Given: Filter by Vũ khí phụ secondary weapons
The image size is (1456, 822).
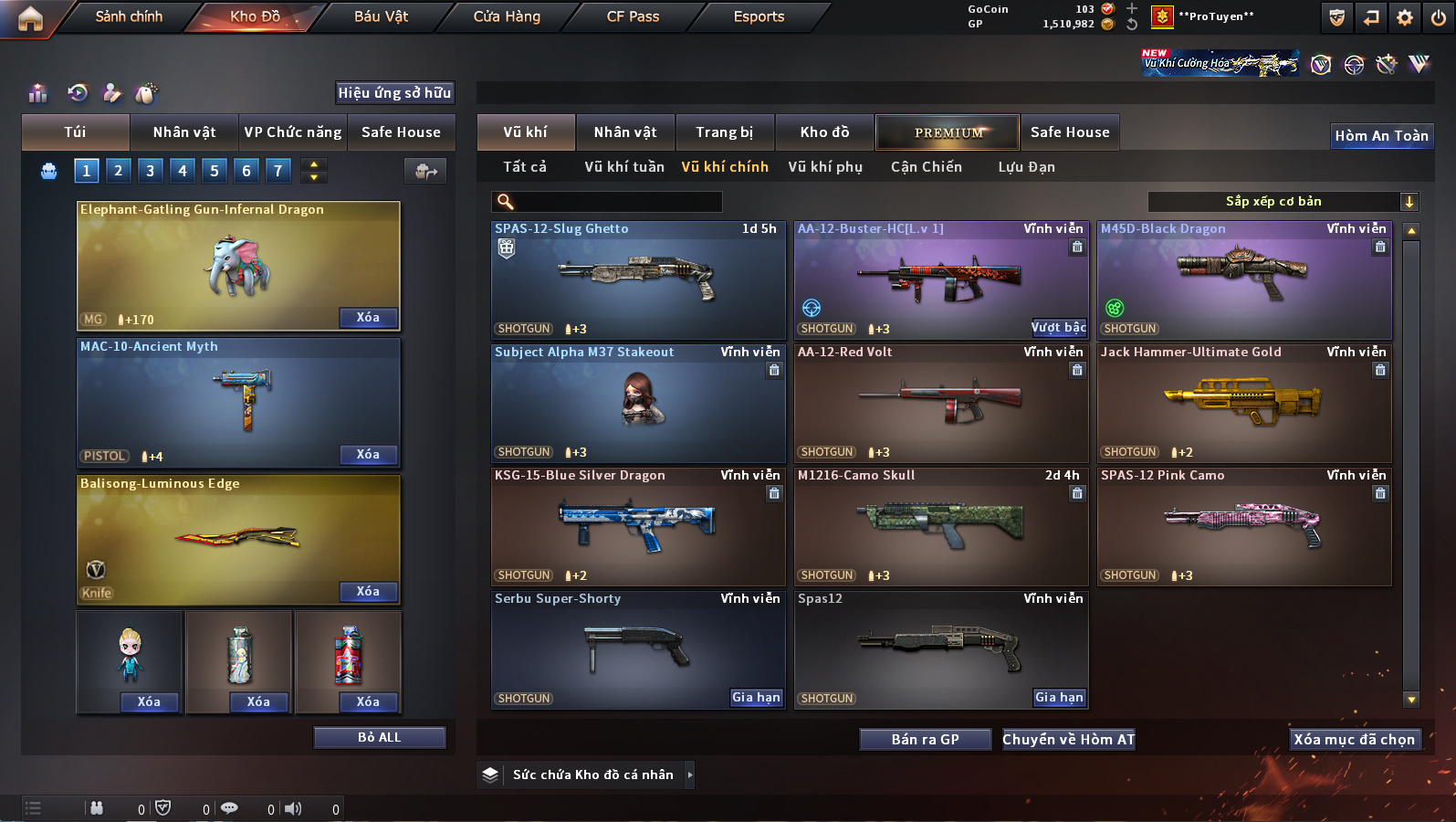Looking at the screenshot, I should pyautogui.click(x=825, y=167).
